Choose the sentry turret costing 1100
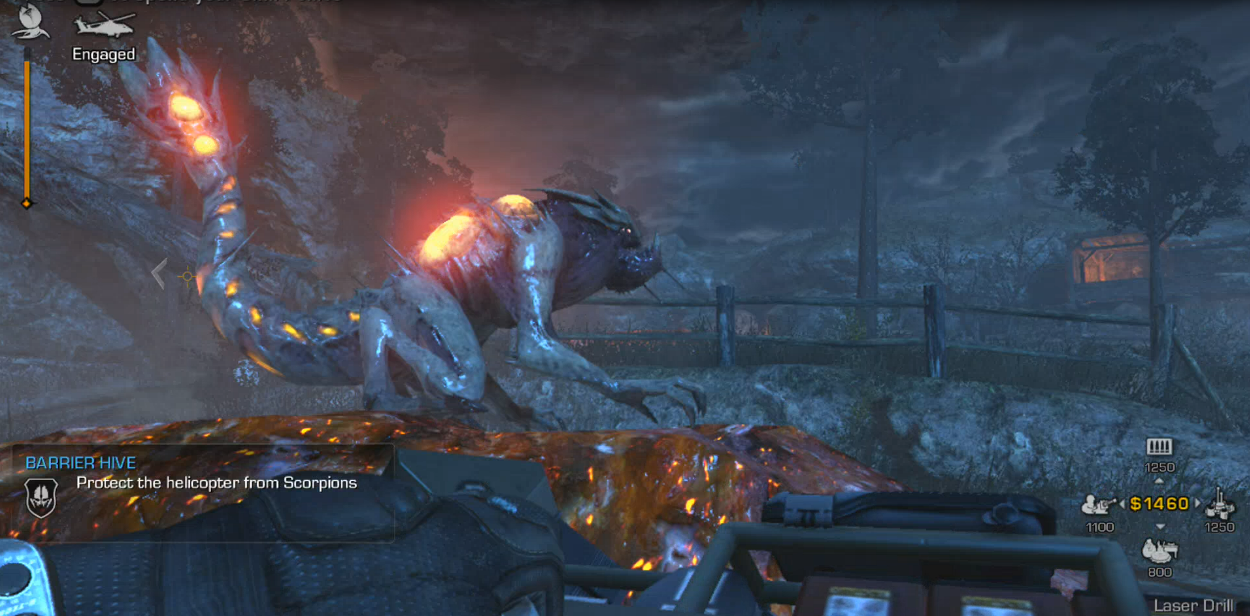 (1100, 505)
